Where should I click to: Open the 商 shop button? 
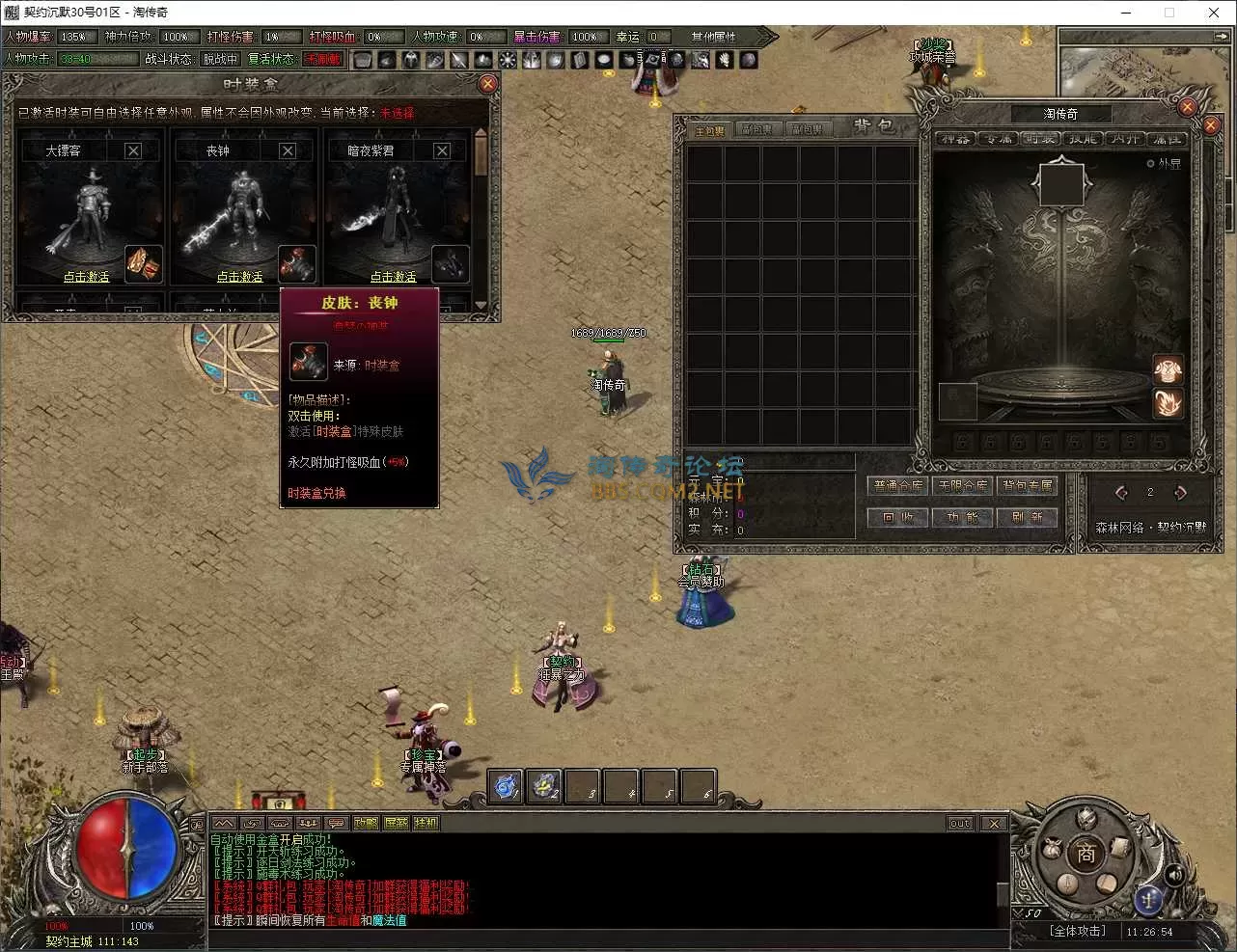1086,854
